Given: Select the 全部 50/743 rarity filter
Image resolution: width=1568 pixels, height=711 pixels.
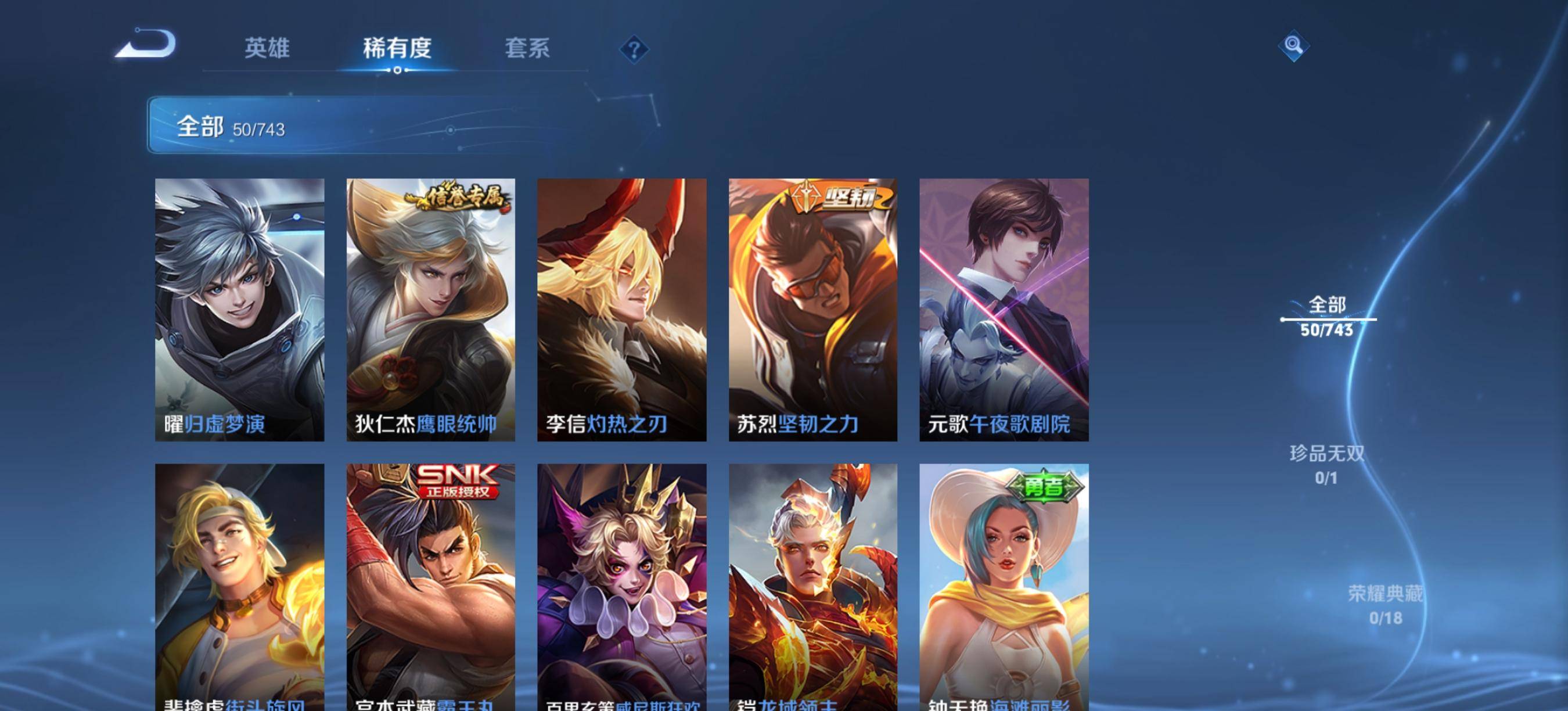Looking at the screenshot, I should pyautogui.click(x=1327, y=317).
